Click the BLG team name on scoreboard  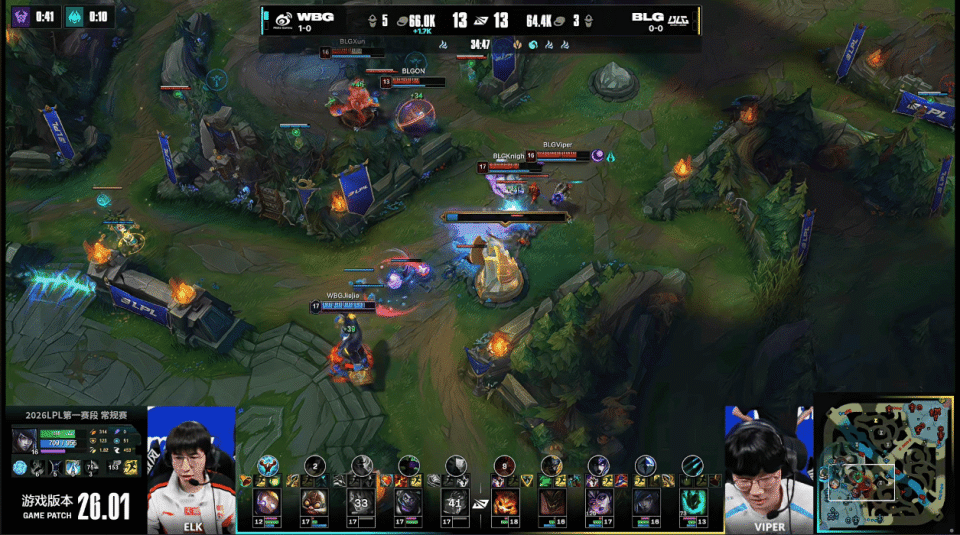(647, 17)
